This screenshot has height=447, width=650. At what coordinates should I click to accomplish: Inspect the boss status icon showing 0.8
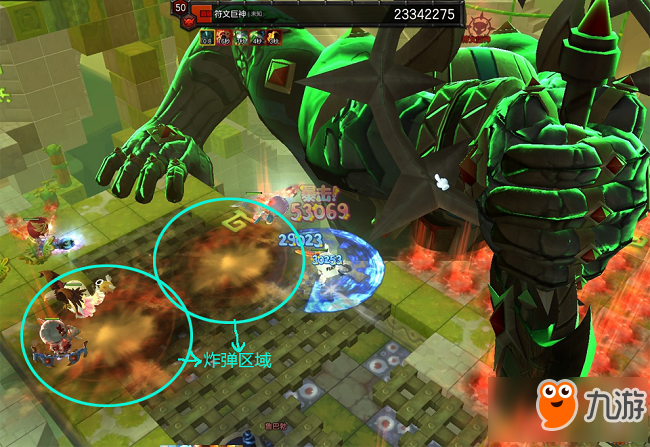tap(207, 37)
